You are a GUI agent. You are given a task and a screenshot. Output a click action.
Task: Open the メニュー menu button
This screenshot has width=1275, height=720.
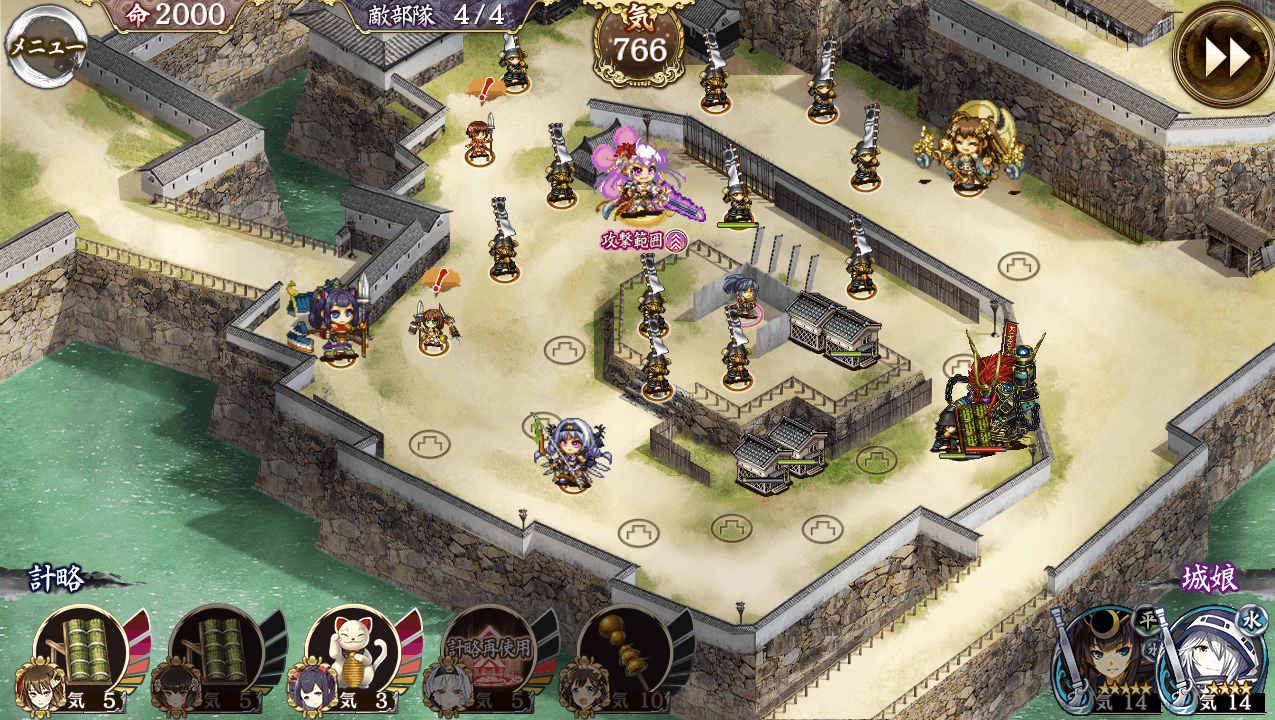(46, 46)
